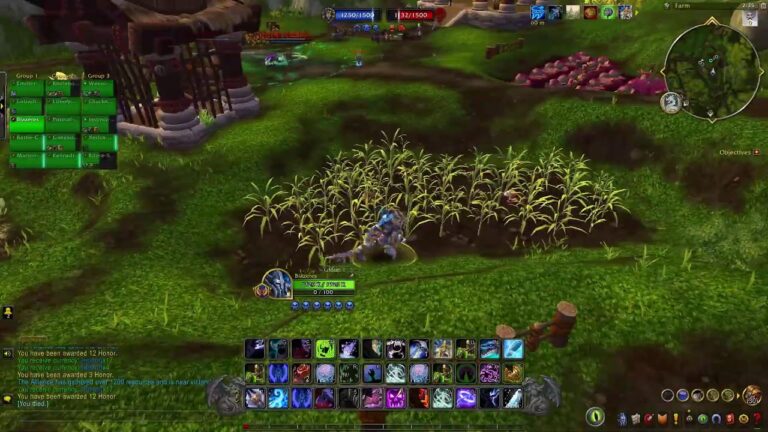Activate the light blue ice shard ability

(513, 349)
